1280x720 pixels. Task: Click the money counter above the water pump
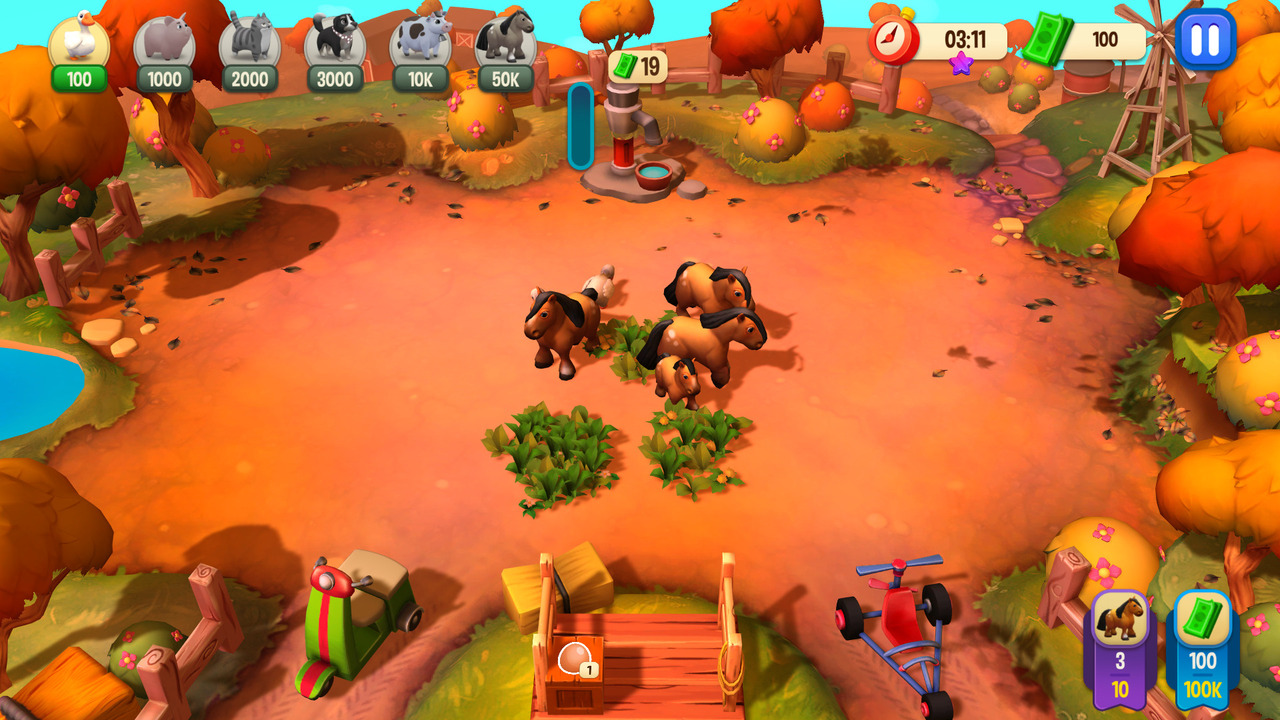tap(640, 65)
